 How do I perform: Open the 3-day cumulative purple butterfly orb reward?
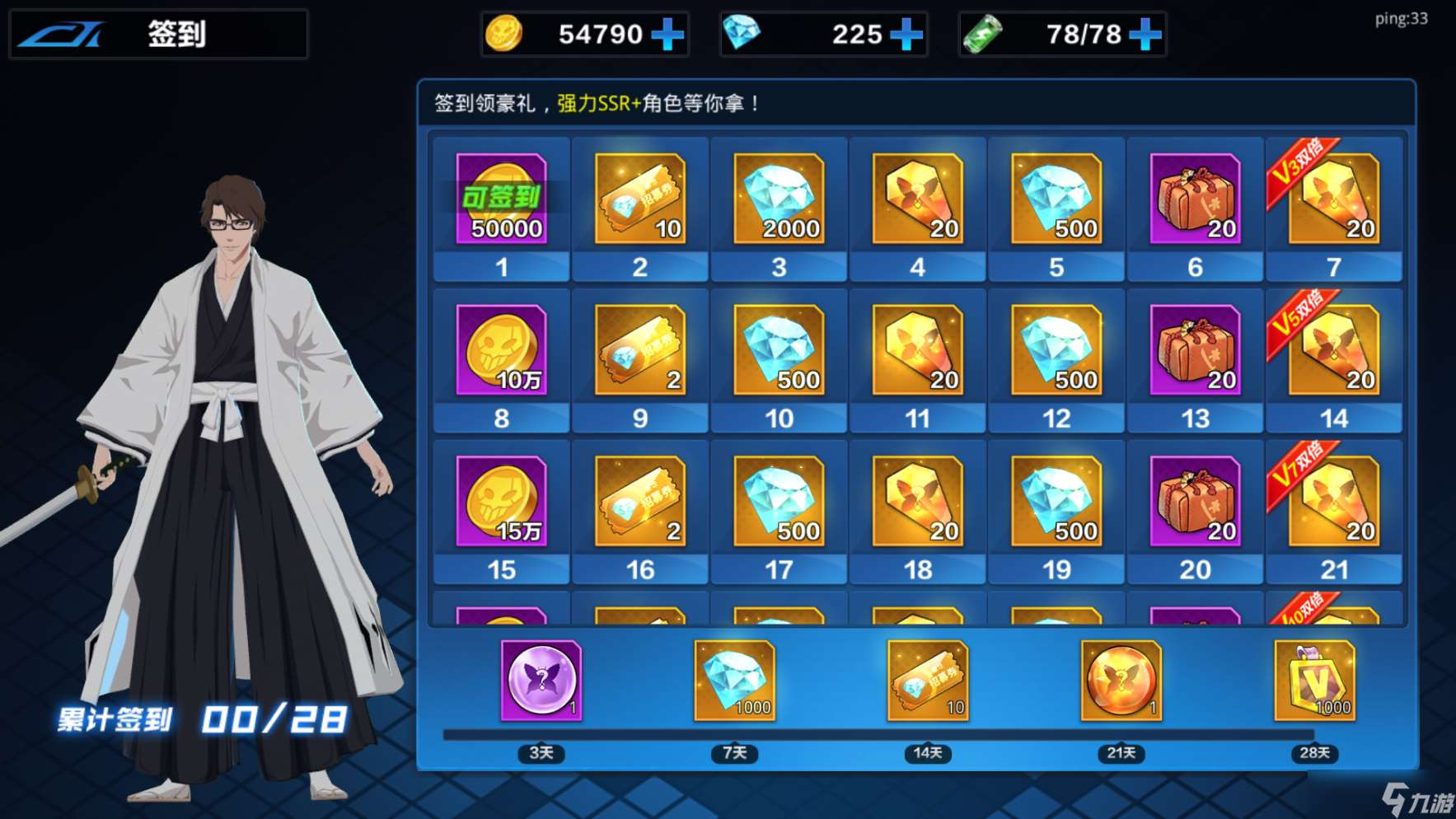click(x=541, y=681)
